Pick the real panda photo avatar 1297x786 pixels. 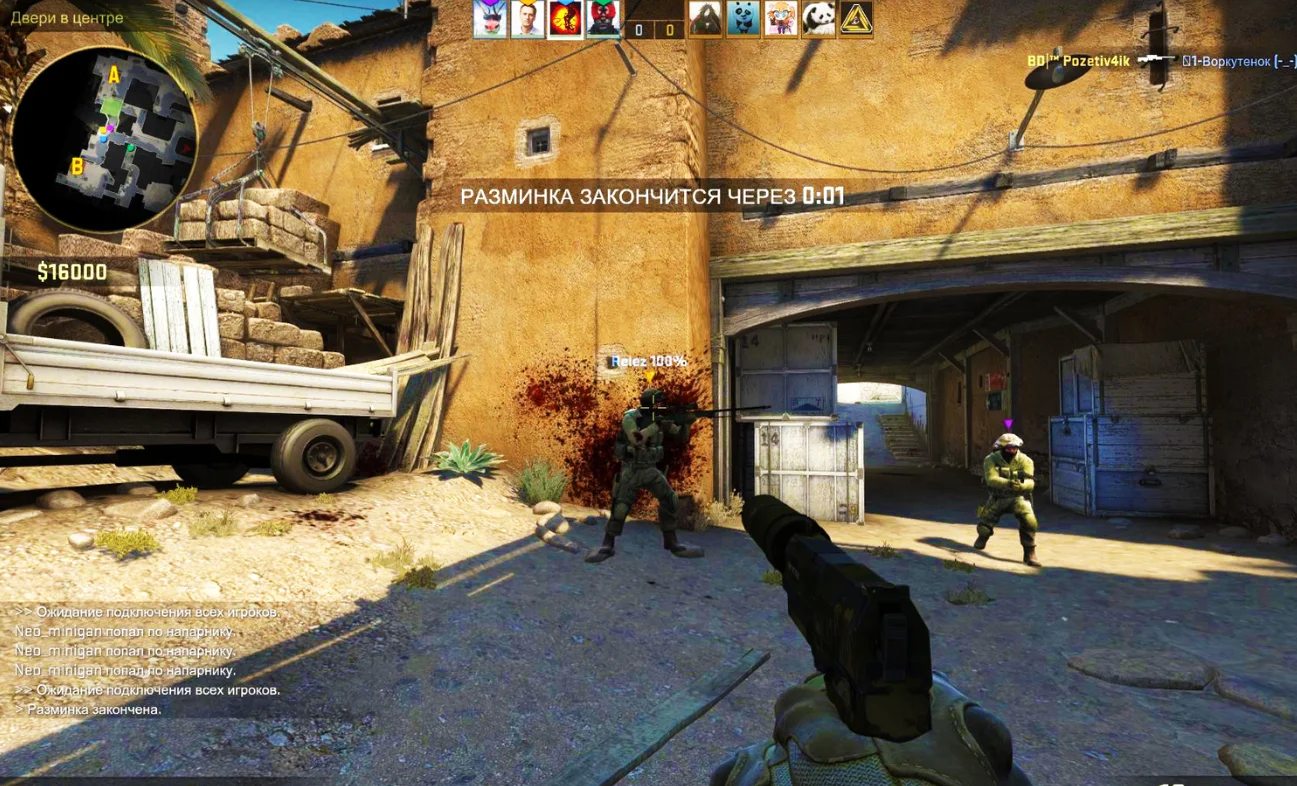pos(819,19)
